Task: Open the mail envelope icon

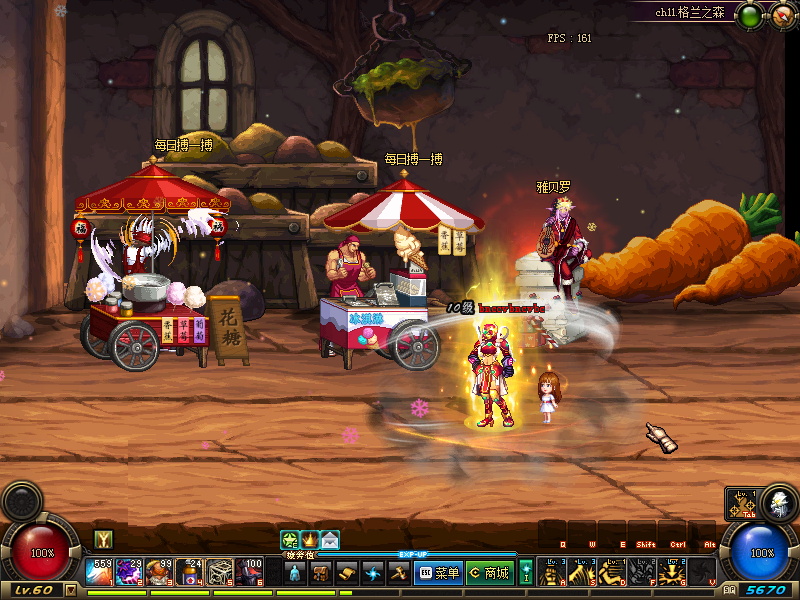Action: pyautogui.click(x=330, y=540)
